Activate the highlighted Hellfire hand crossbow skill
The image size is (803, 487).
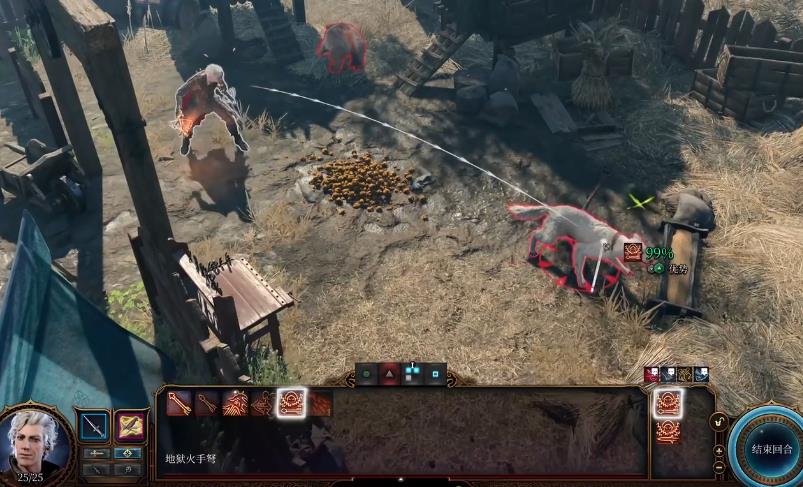292,403
